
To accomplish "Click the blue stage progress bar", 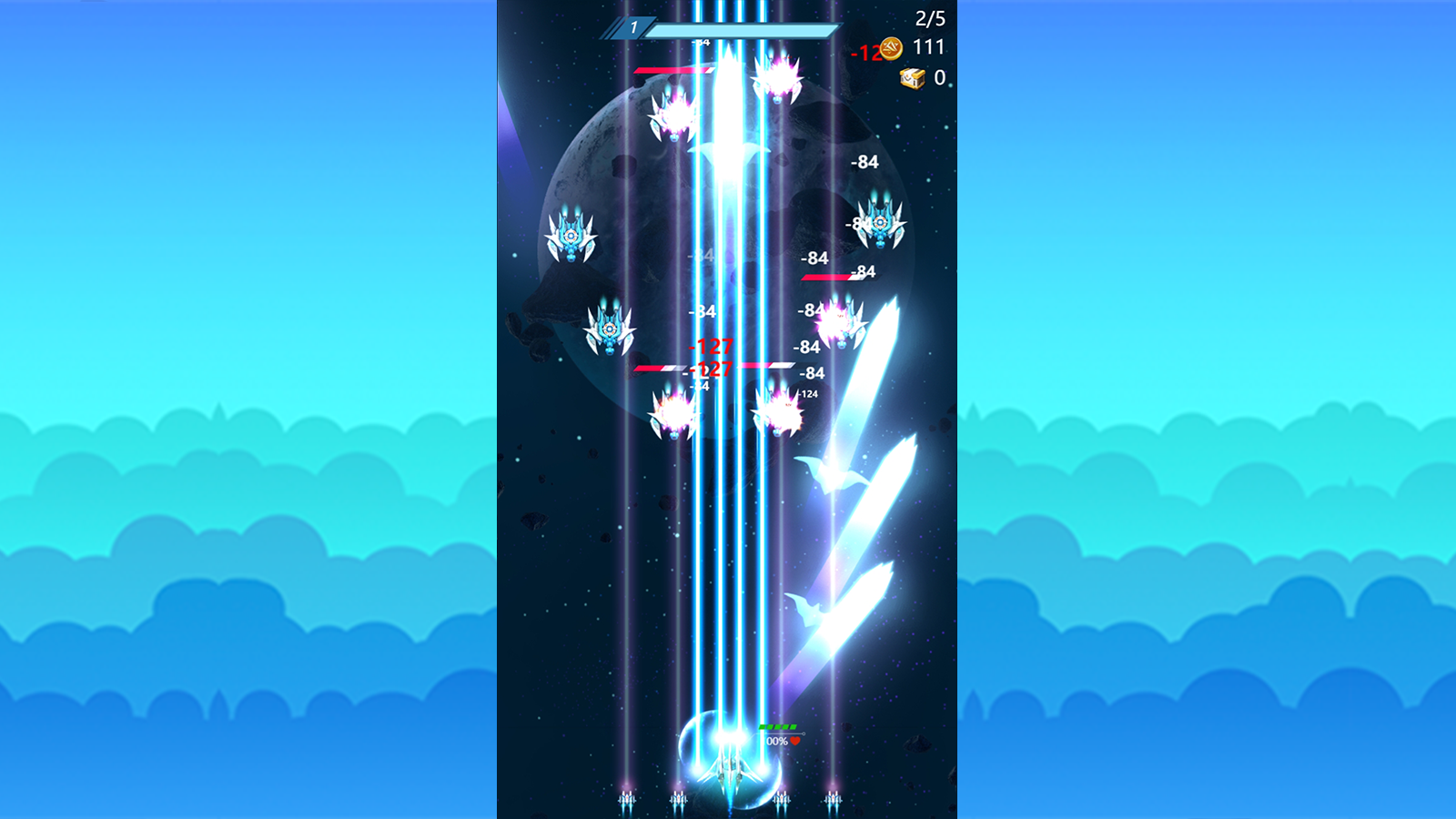I will pyautogui.click(x=742, y=29).
